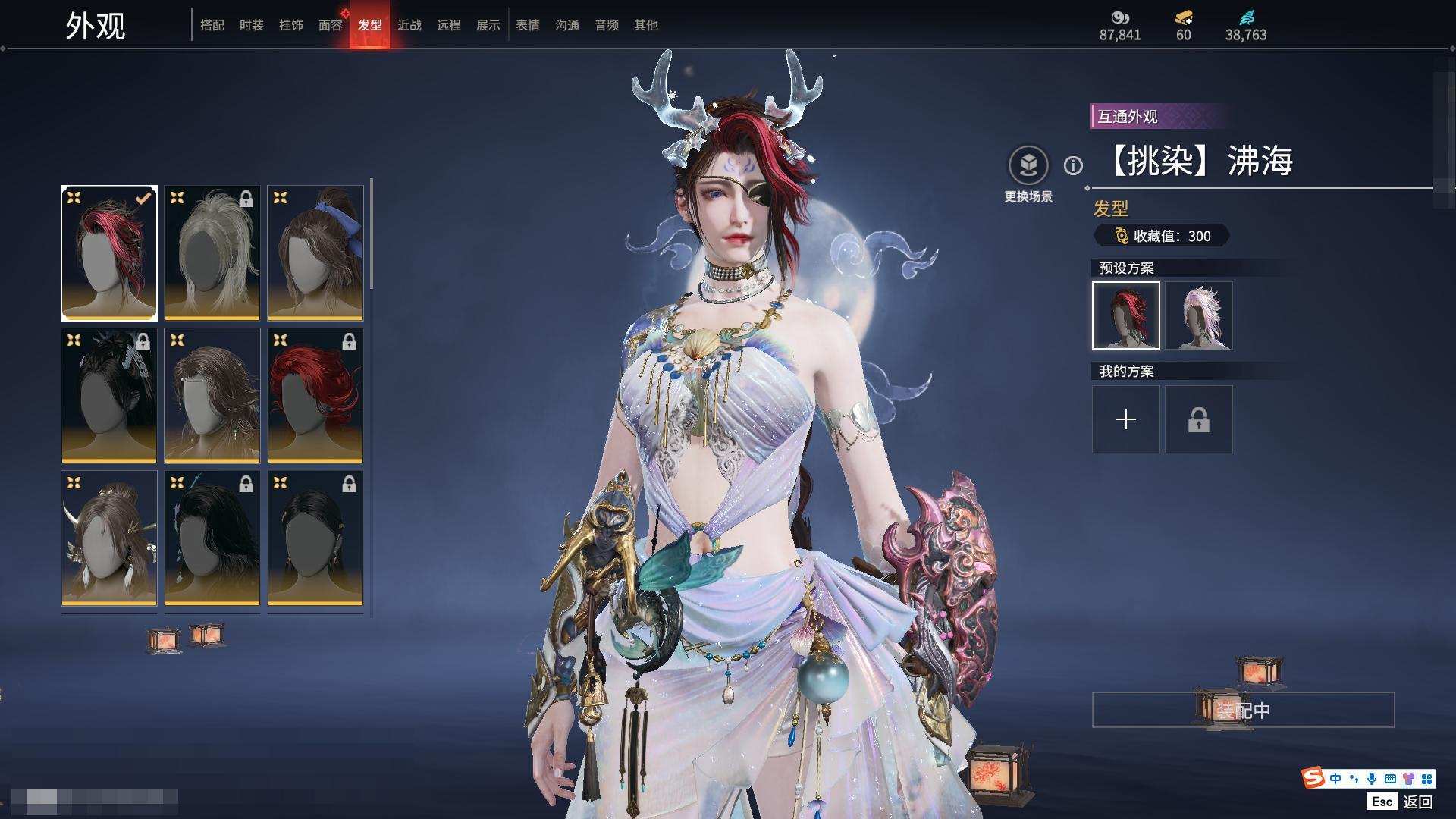Switch to the 远程 ranged tab
Screen dimensions: 1456x819
click(x=449, y=25)
